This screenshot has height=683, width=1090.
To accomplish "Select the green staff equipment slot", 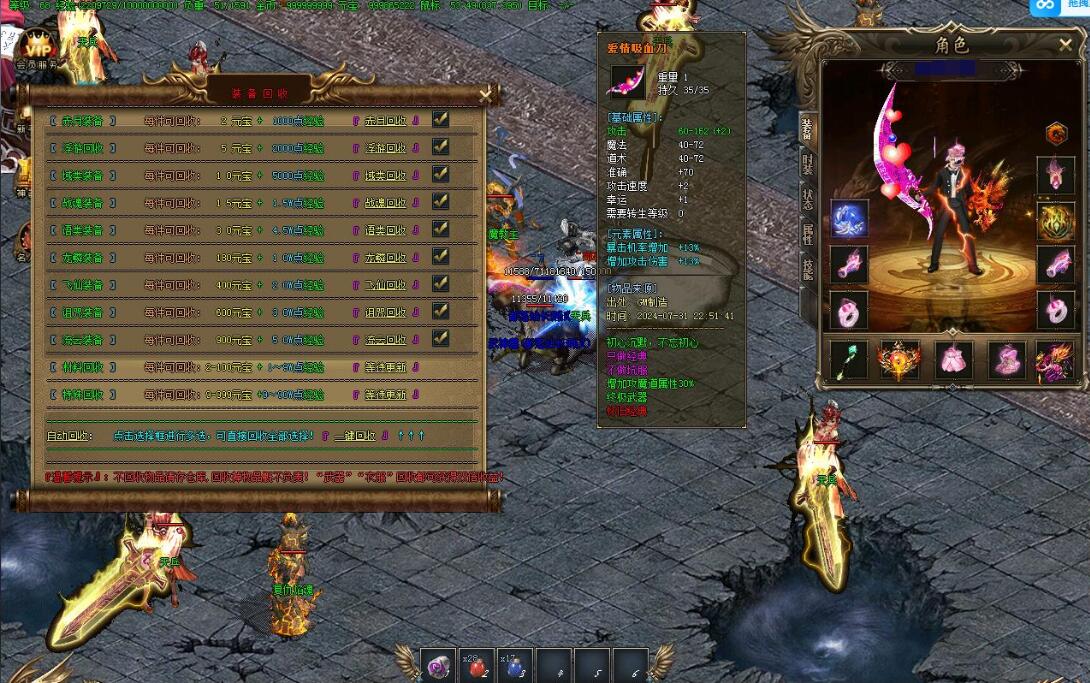I will [x=849, y=360].
